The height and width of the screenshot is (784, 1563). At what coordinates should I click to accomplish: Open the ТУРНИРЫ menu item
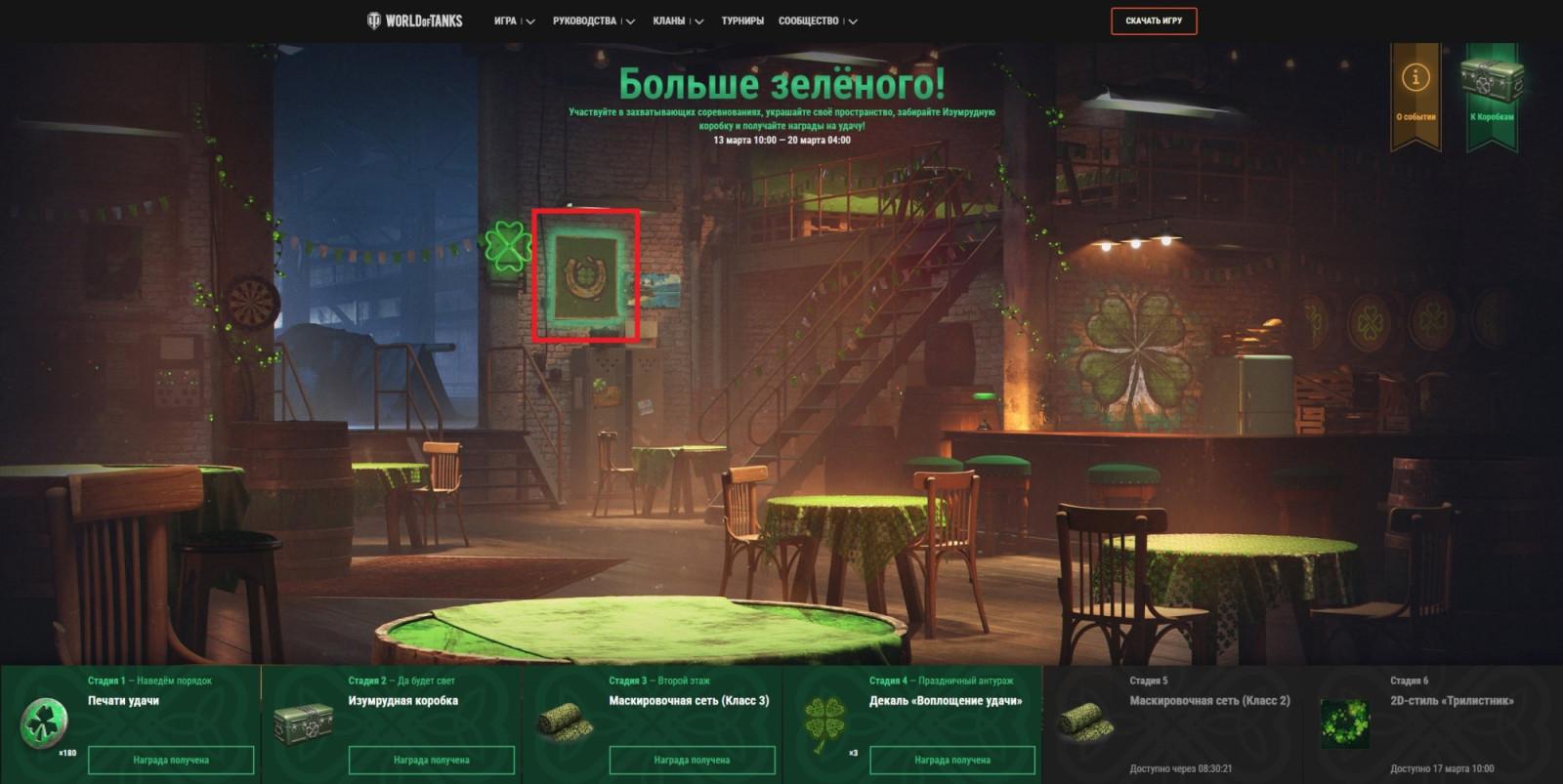[x=745, y=19]
